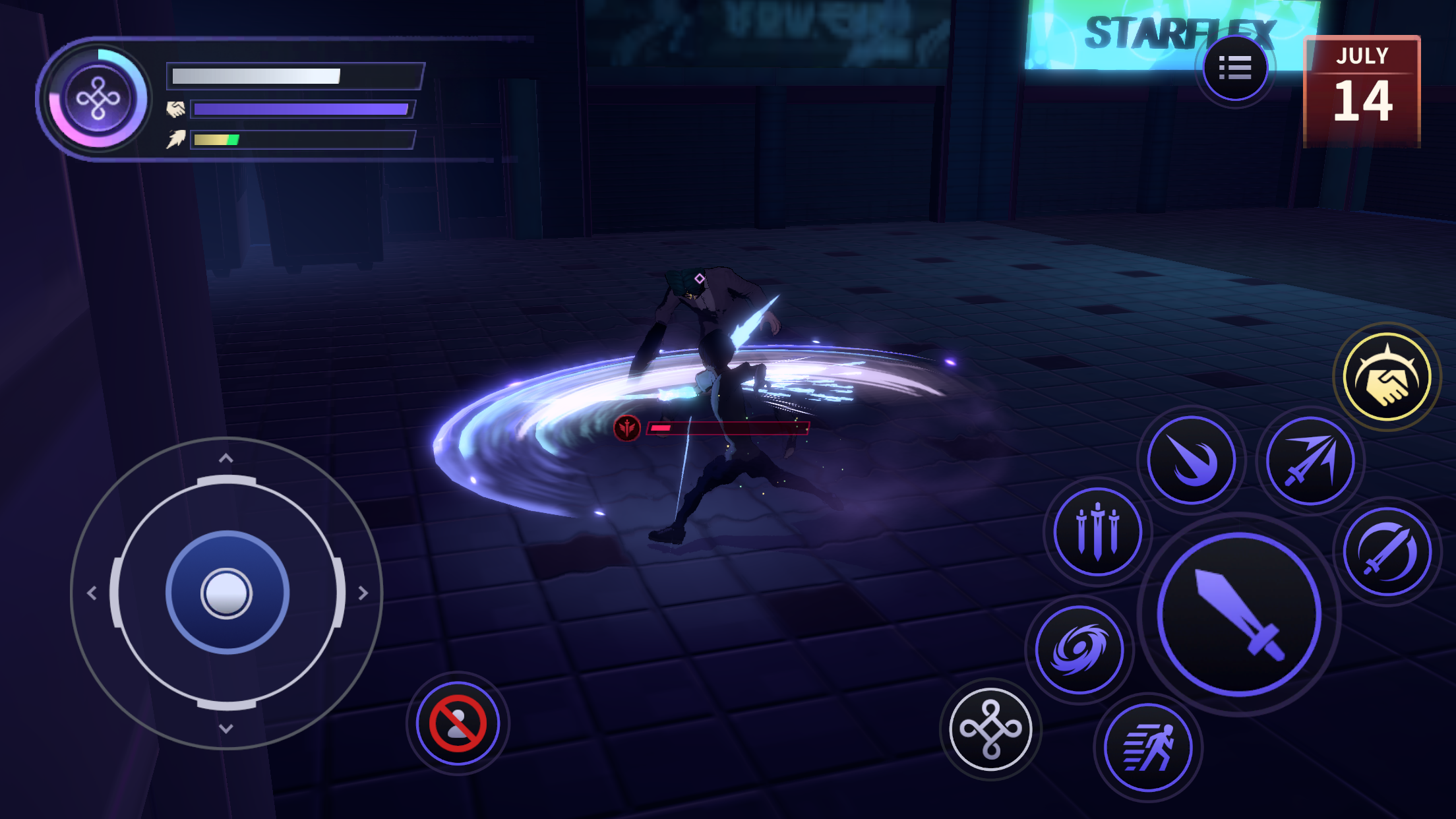1456x819 pixels.
Task: Tap the July 14 calendar date
Action: coord(1362,92)
